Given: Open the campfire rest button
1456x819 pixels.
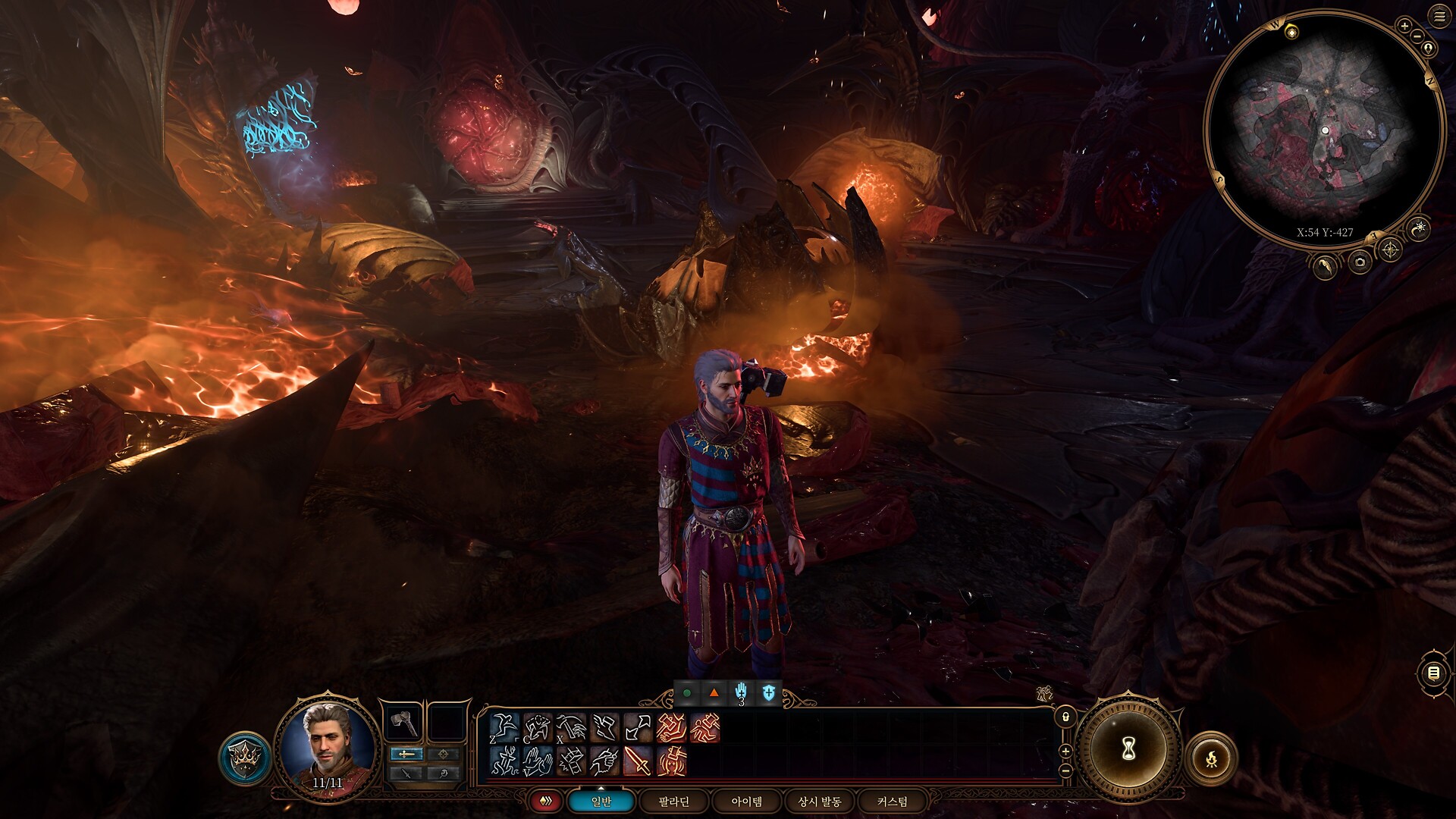Looking at the screenshot, I should (x=1211, y=757).
